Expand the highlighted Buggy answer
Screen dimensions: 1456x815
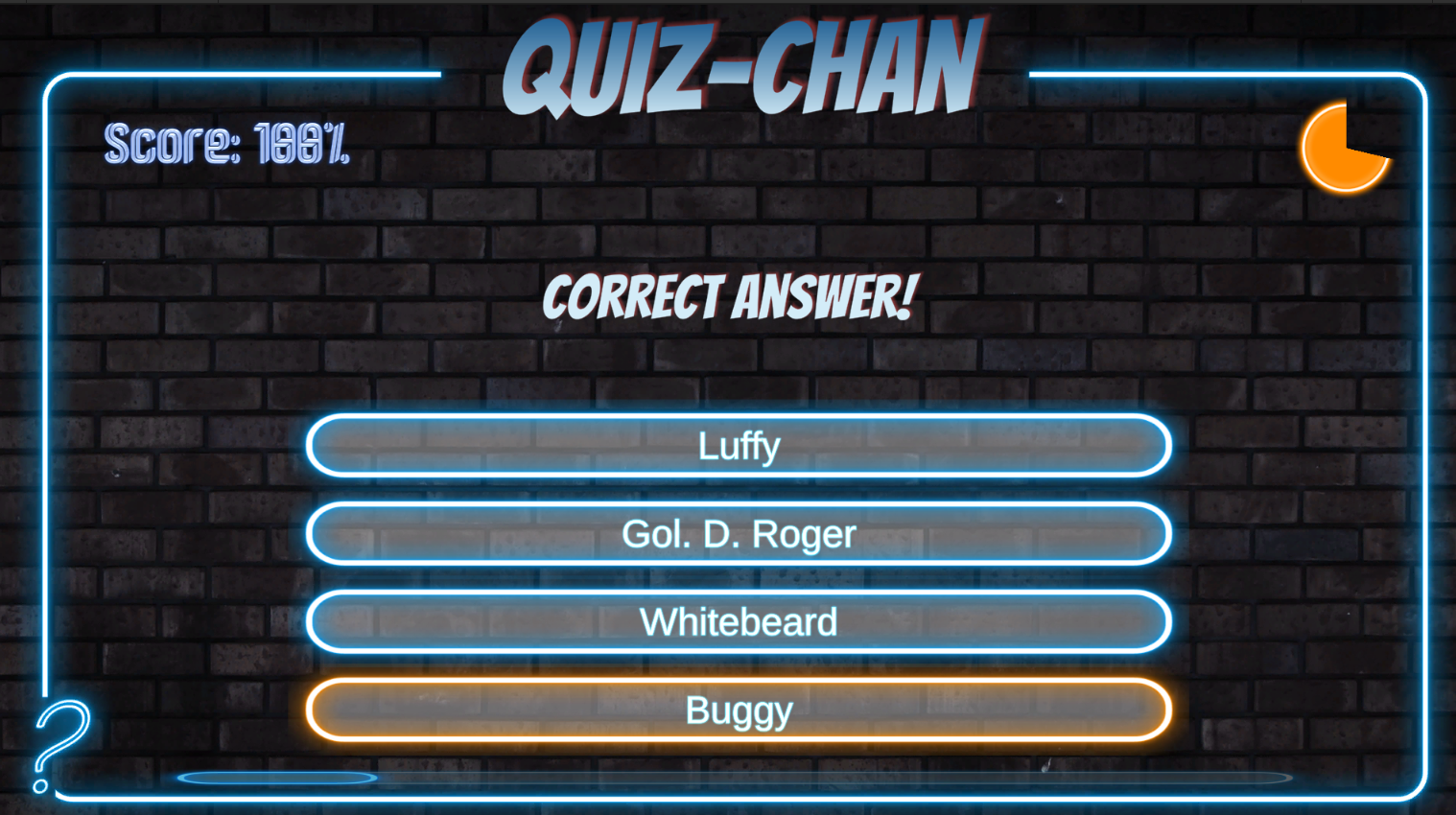(737, 709)
